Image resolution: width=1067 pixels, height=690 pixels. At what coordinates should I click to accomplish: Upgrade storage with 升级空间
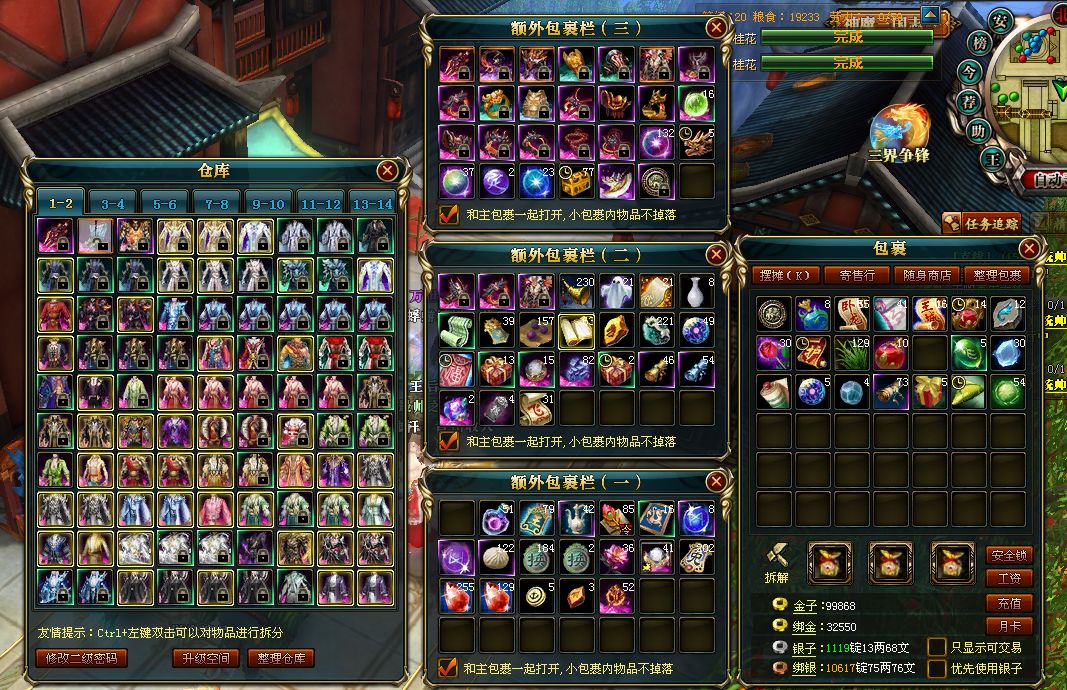205,658
